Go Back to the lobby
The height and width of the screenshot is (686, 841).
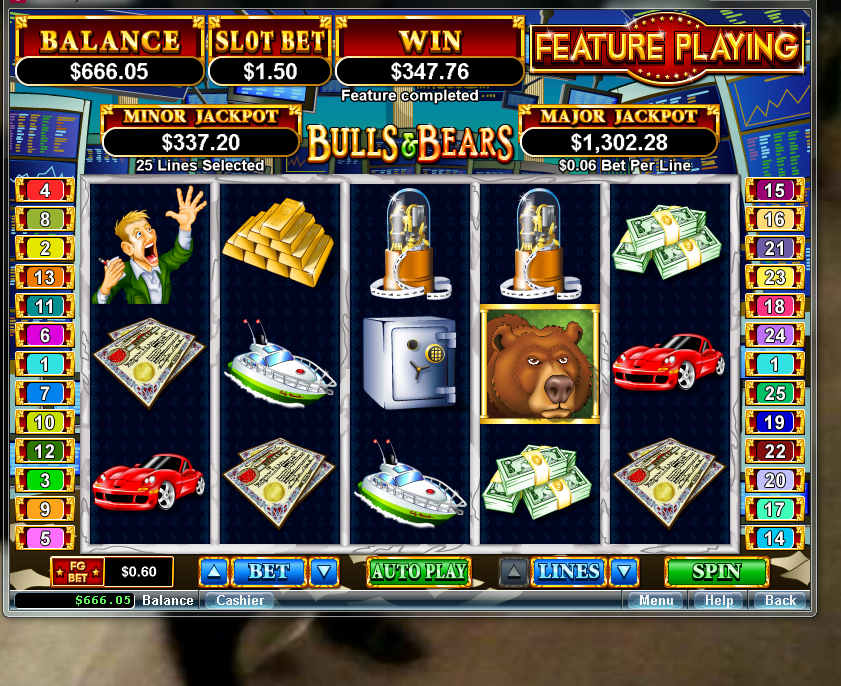click(x=780, y=600)
